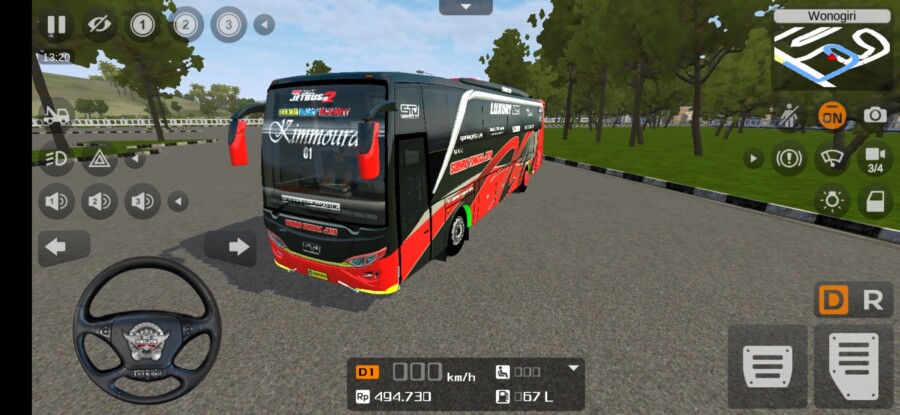Image resolution: width=900 pixels, height=415 pixels.
Task: Tap the tow truck icon
Action: [56, 116]
